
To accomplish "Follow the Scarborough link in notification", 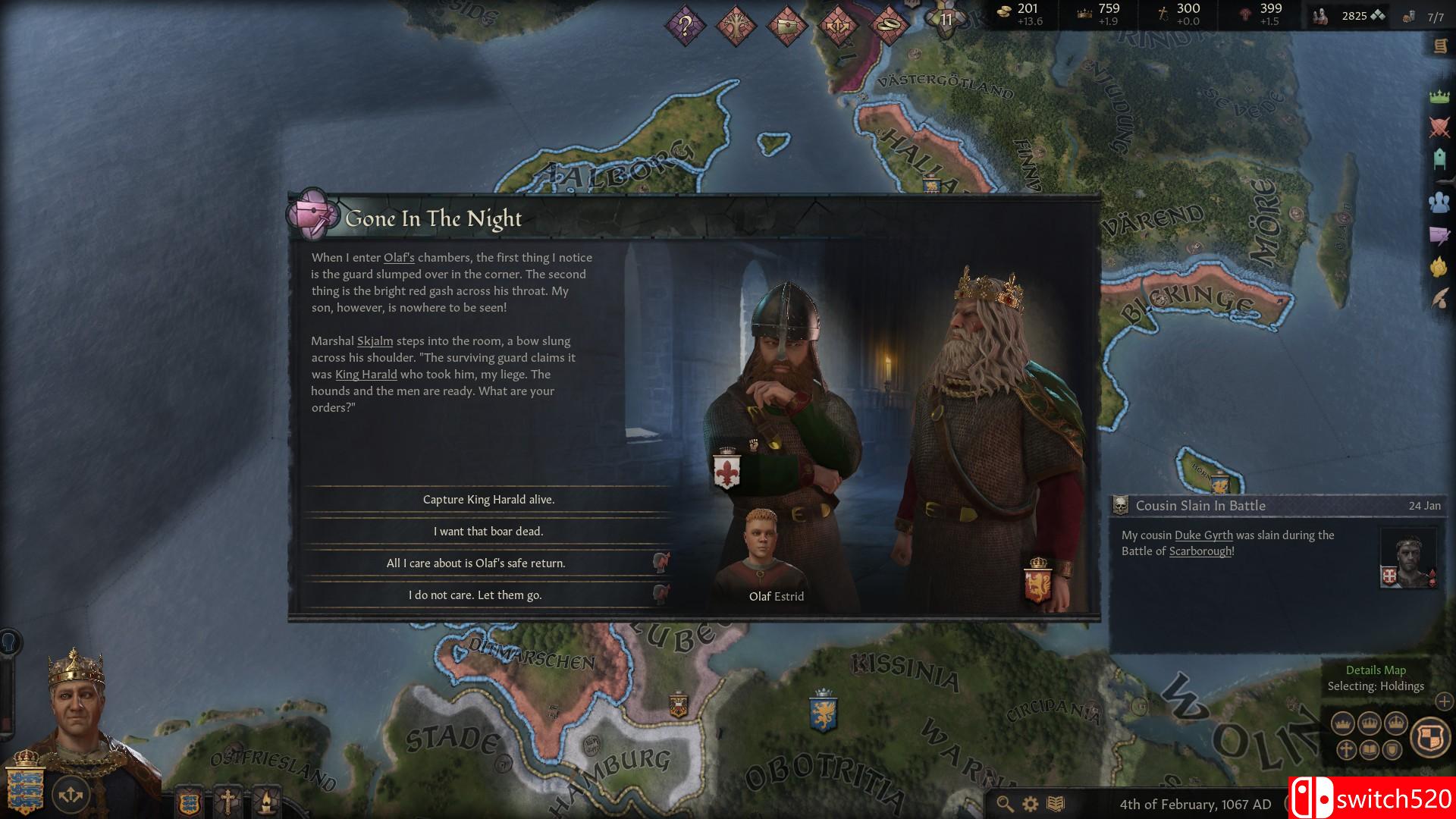I will (x=1200, y=551).
